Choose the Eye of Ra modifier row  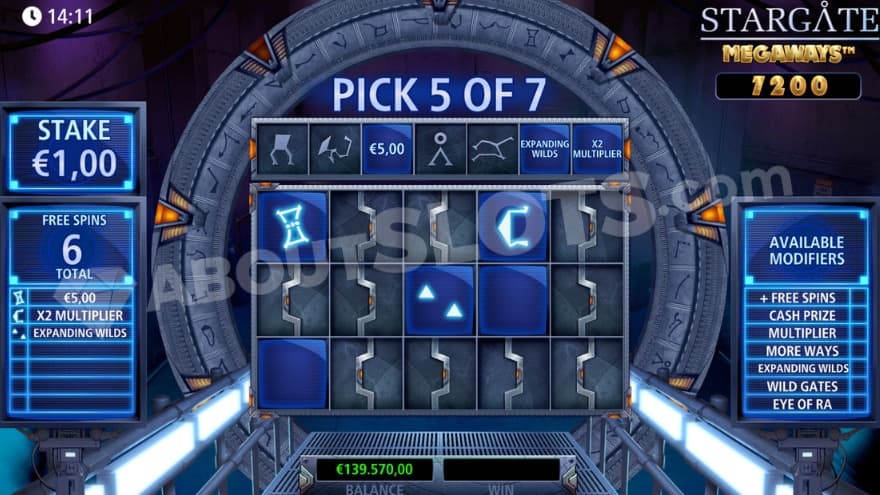click(x=805, y=404)
